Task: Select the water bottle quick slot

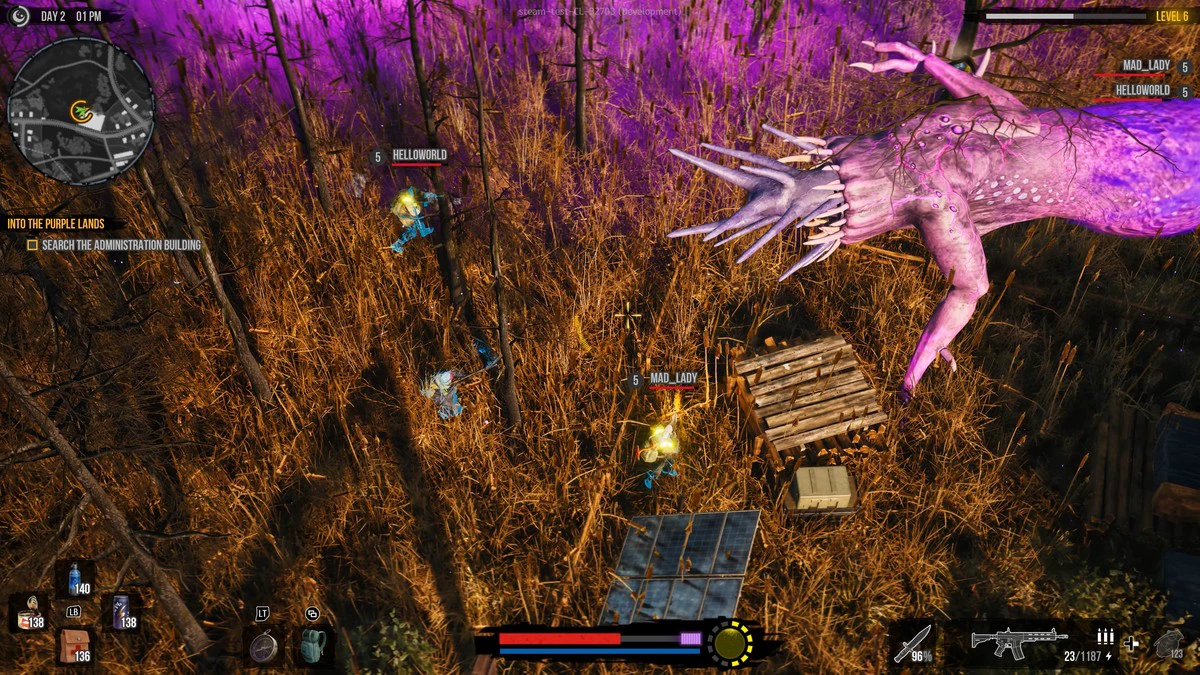Action: click(x=74, y=578)
